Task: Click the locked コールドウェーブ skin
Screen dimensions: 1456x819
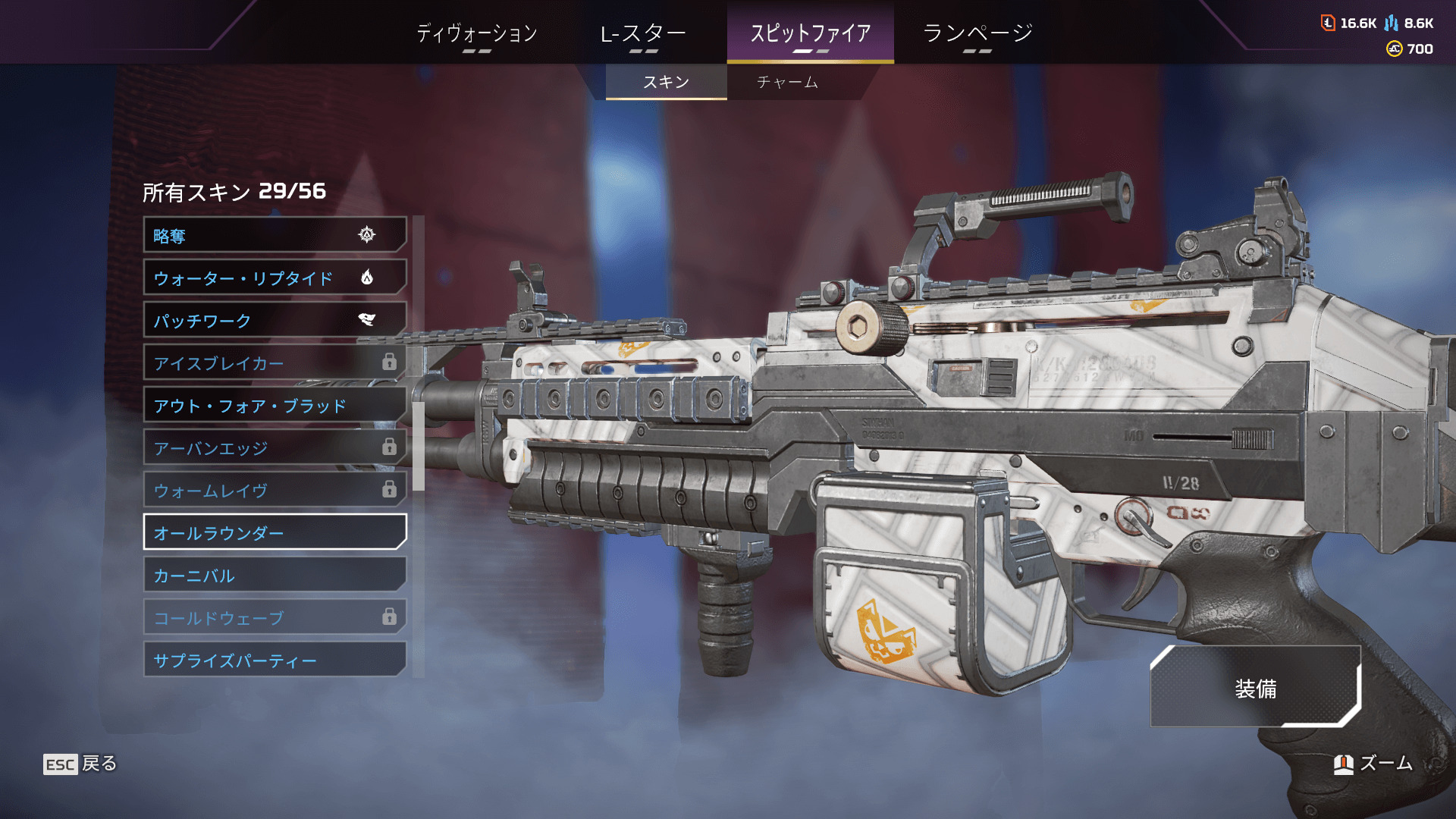Action: 275,617
